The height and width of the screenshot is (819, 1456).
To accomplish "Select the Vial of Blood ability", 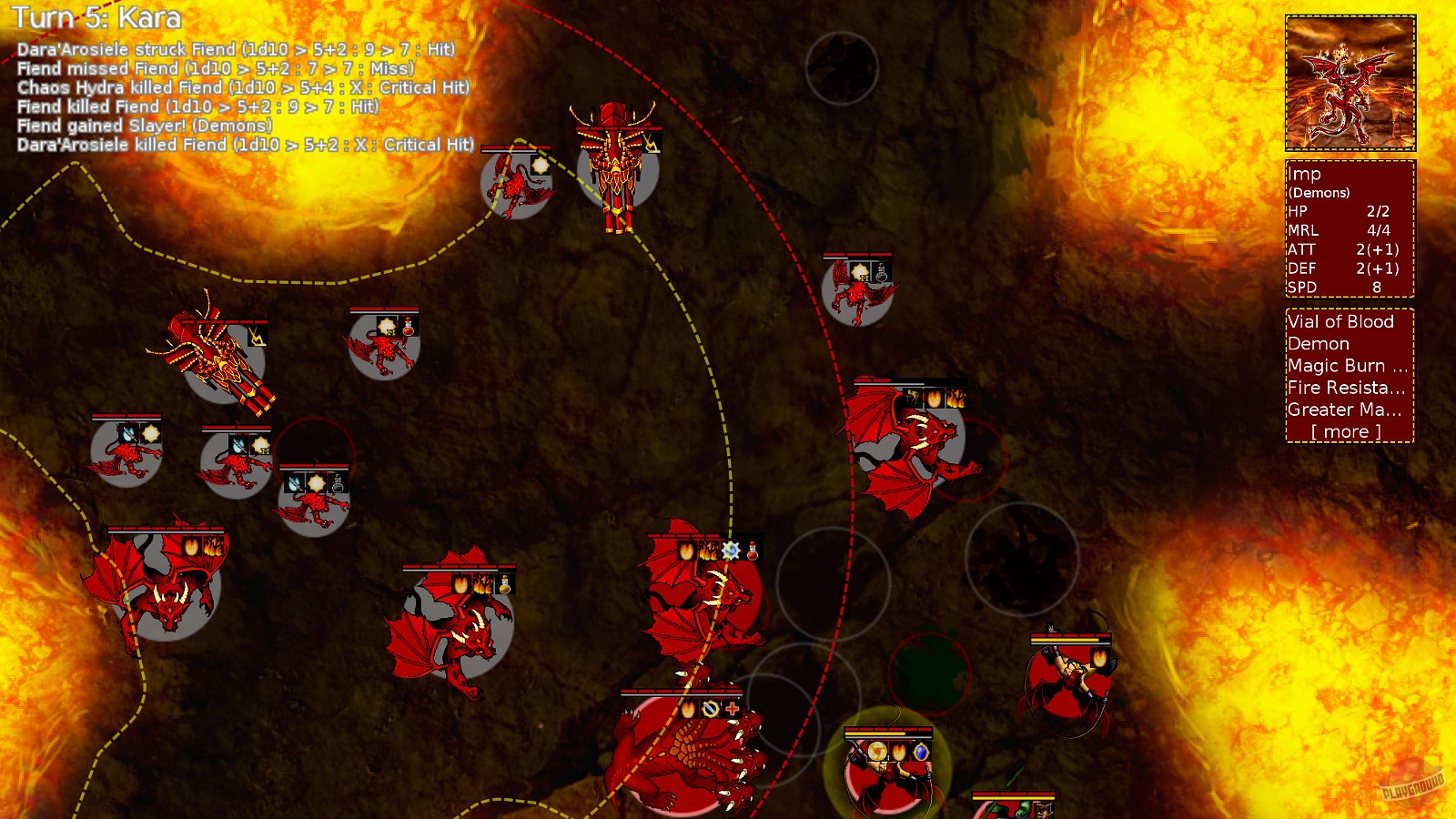I will [1340, 323].
